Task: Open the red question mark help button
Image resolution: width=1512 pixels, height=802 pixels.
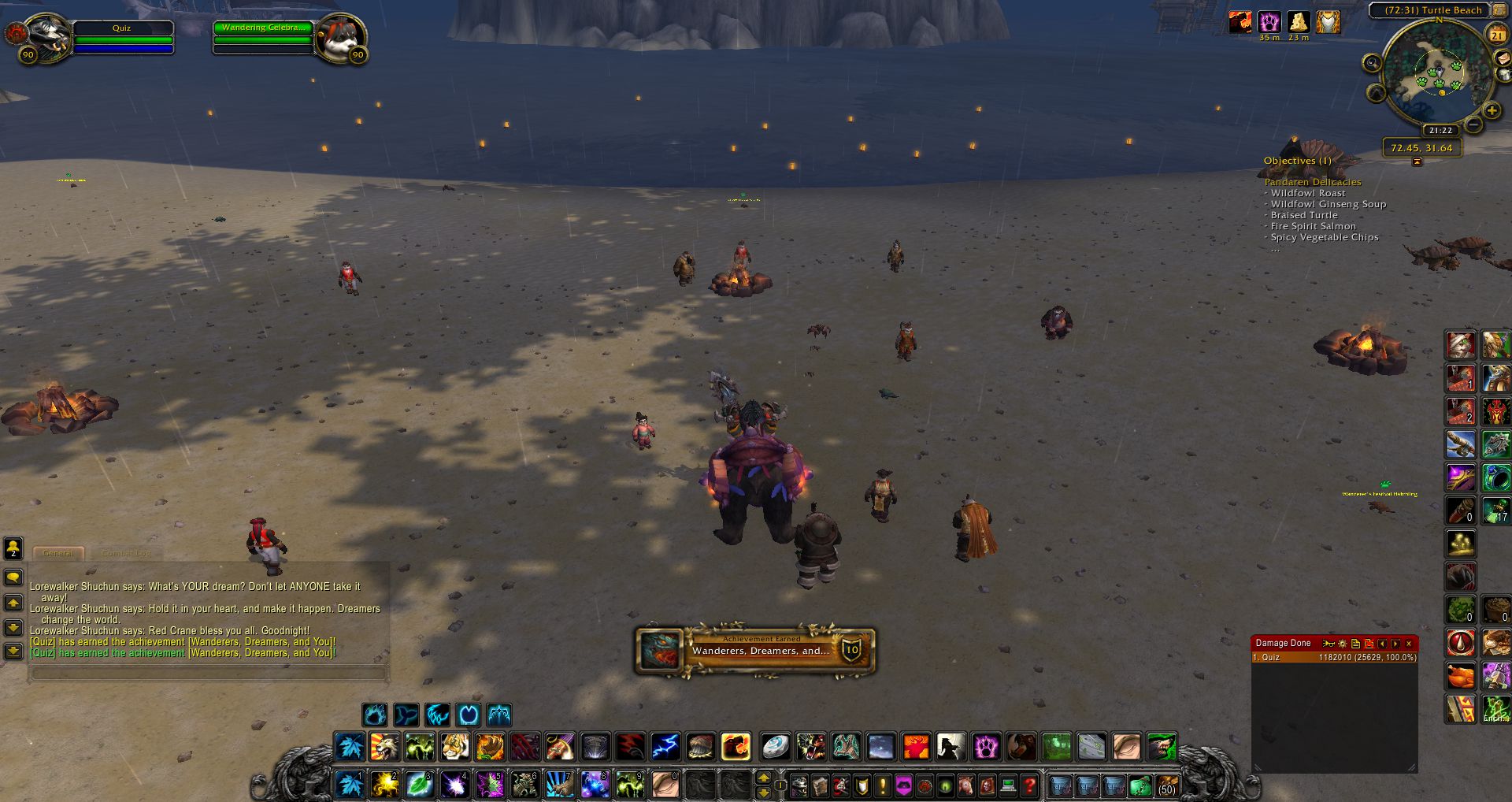Action: point(1028,785)
